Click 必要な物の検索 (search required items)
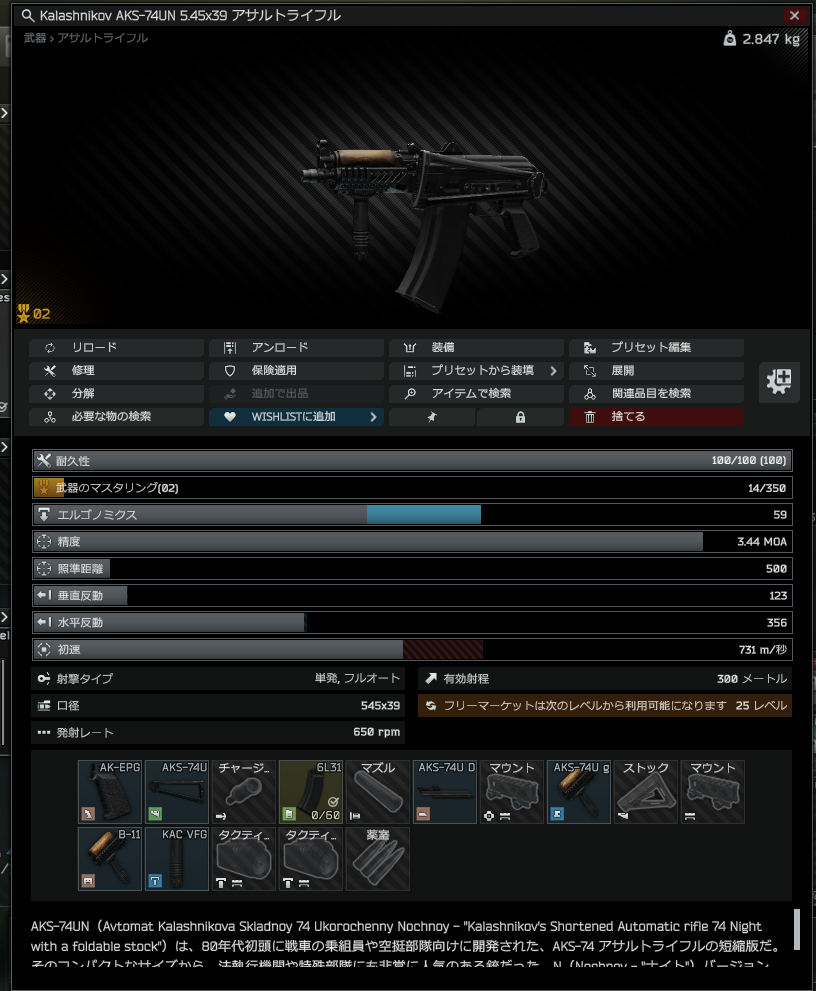This screenshot has width=816, height=991. click(x=116, y=417)
